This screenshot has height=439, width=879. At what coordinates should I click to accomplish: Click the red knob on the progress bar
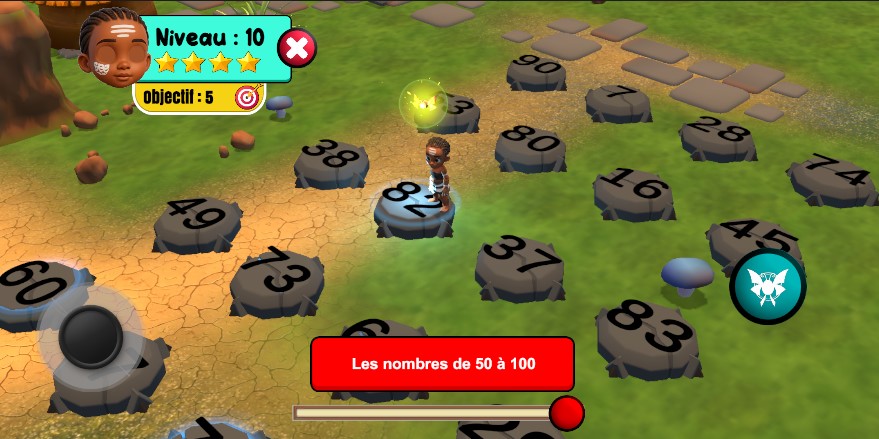click(567, 412)
